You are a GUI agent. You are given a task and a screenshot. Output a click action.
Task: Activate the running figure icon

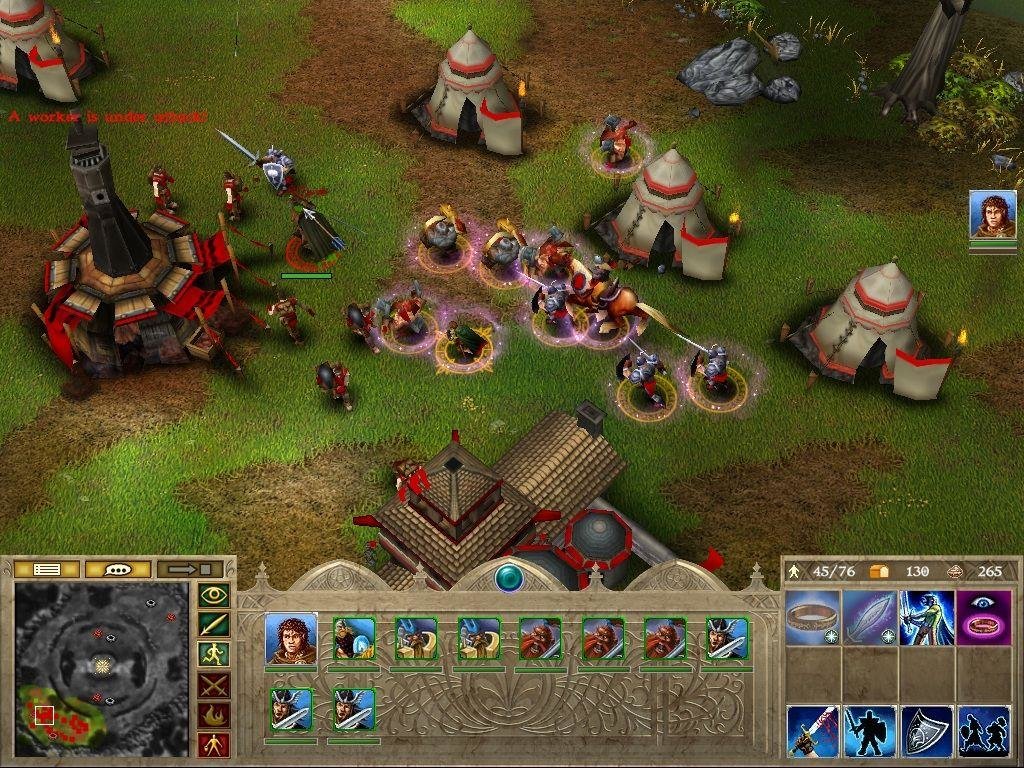[214, 655]
